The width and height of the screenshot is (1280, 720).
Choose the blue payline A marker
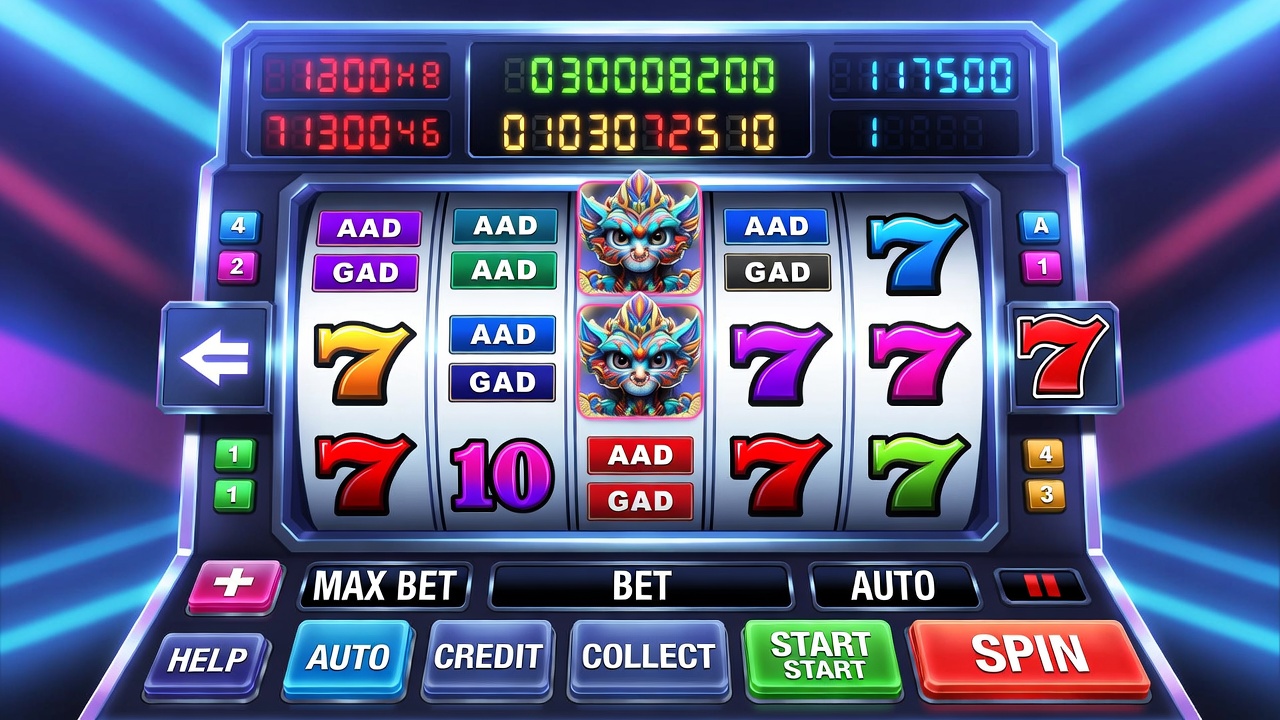pos(1040,226)
